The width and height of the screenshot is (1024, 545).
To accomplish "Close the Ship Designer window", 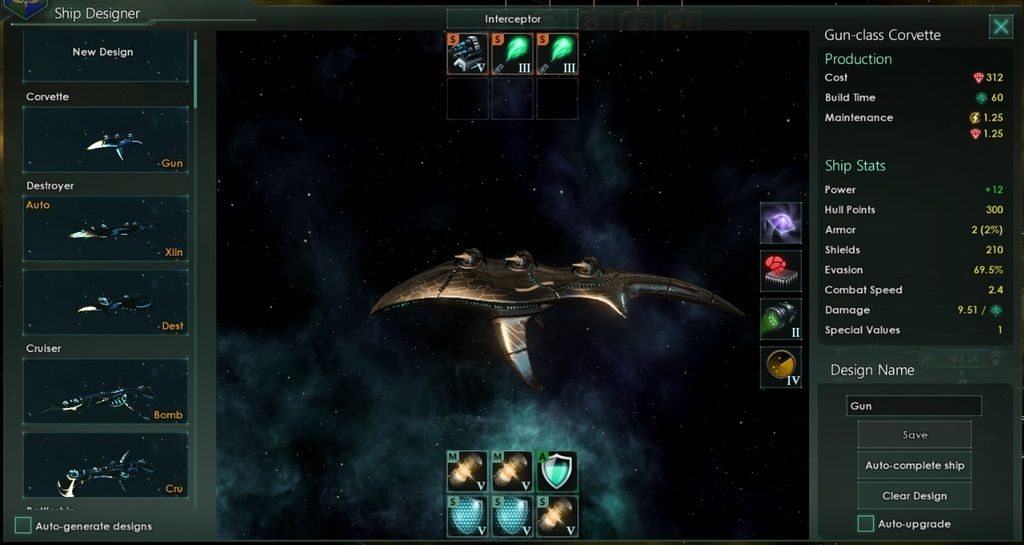I will (1000, 27).
